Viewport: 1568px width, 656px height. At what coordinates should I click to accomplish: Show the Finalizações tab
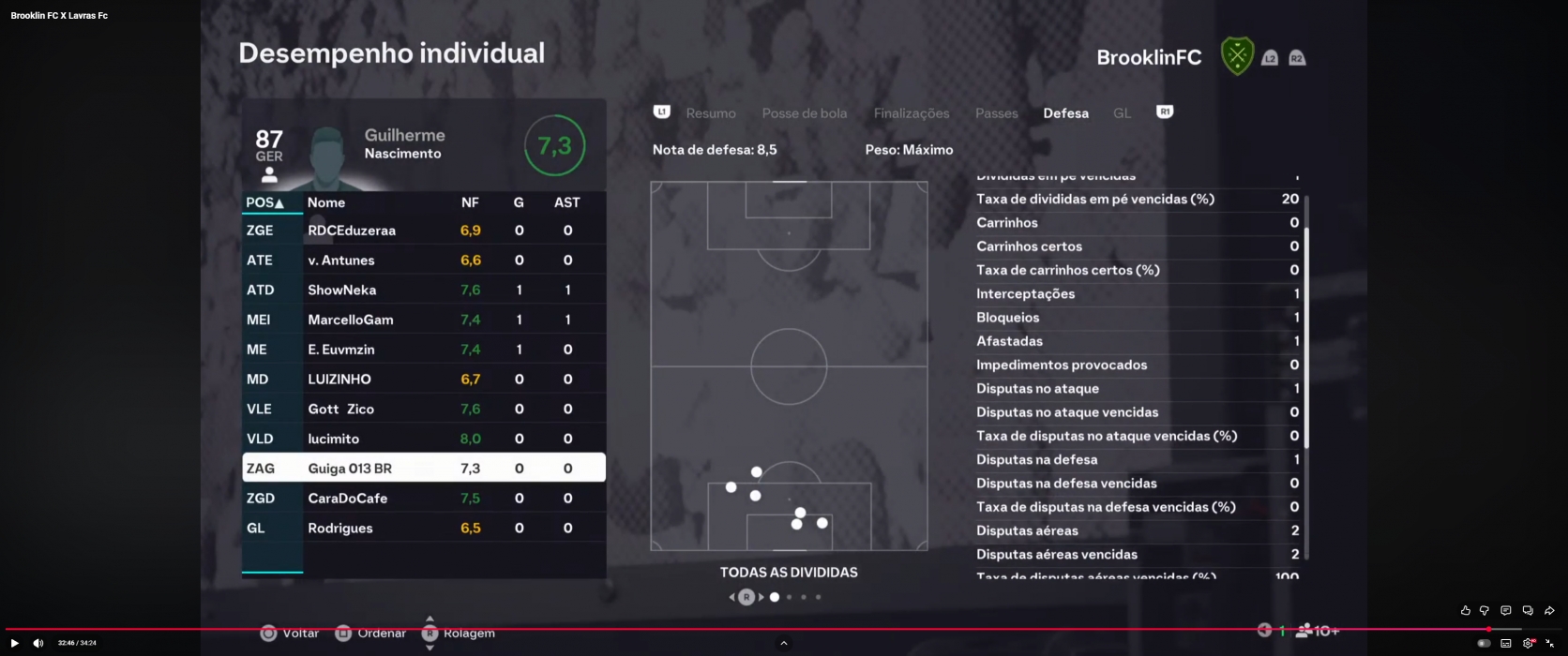pos(911,113)
